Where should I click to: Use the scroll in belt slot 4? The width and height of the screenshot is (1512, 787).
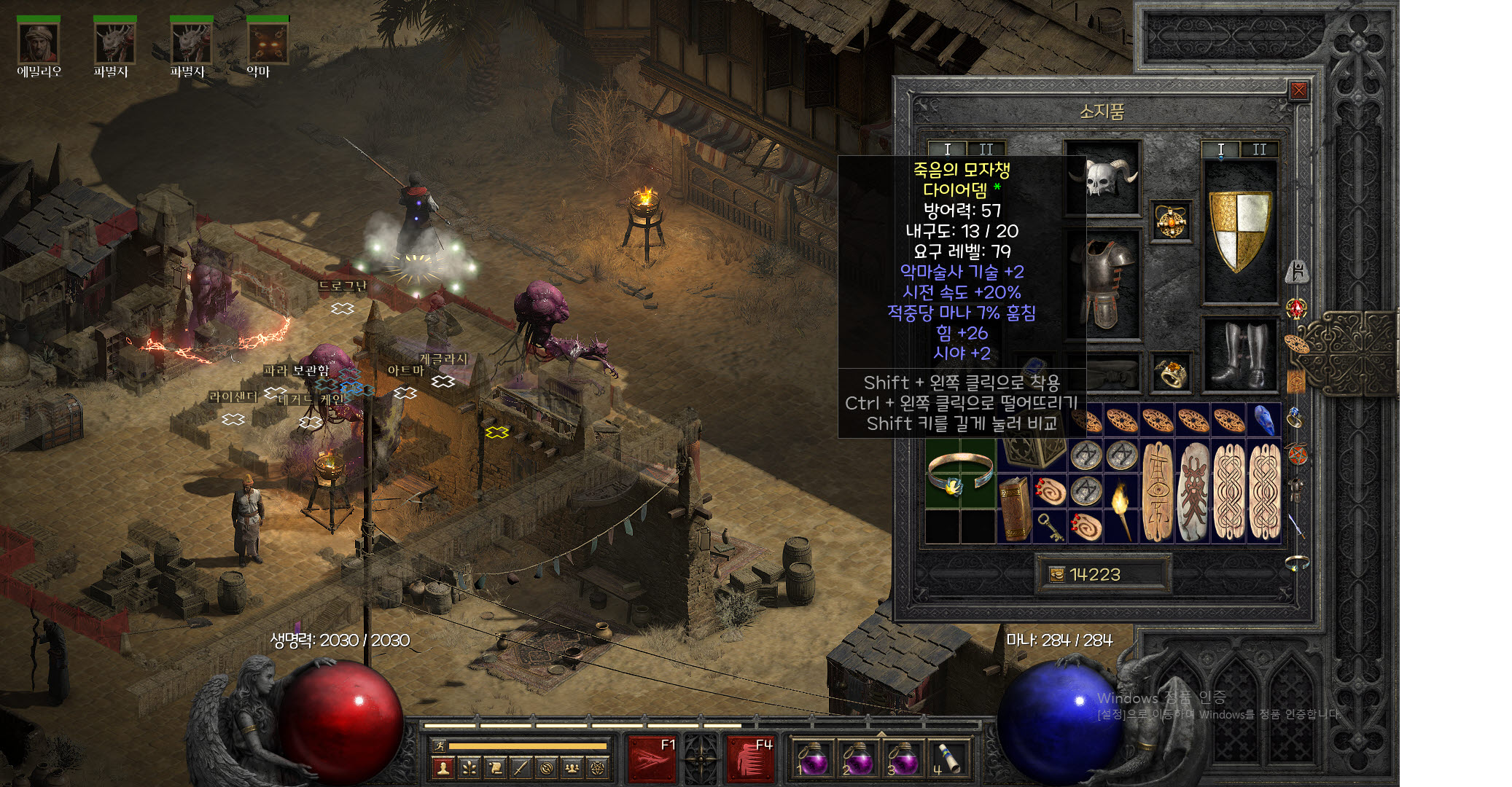946,759
